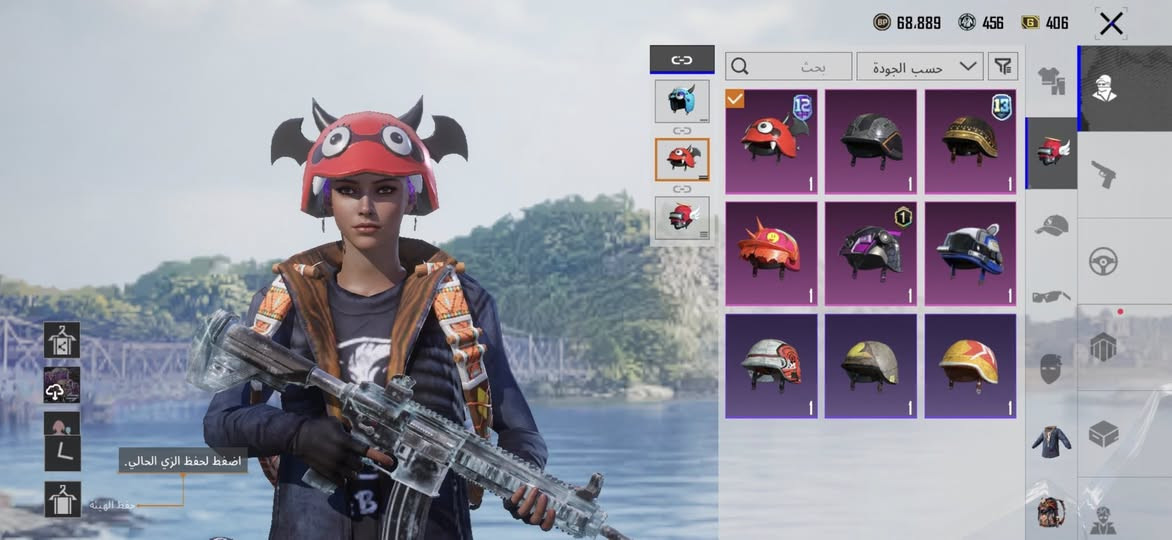Click the cloud download outfit icon
1172x540 pixels.
coord(62,385)
